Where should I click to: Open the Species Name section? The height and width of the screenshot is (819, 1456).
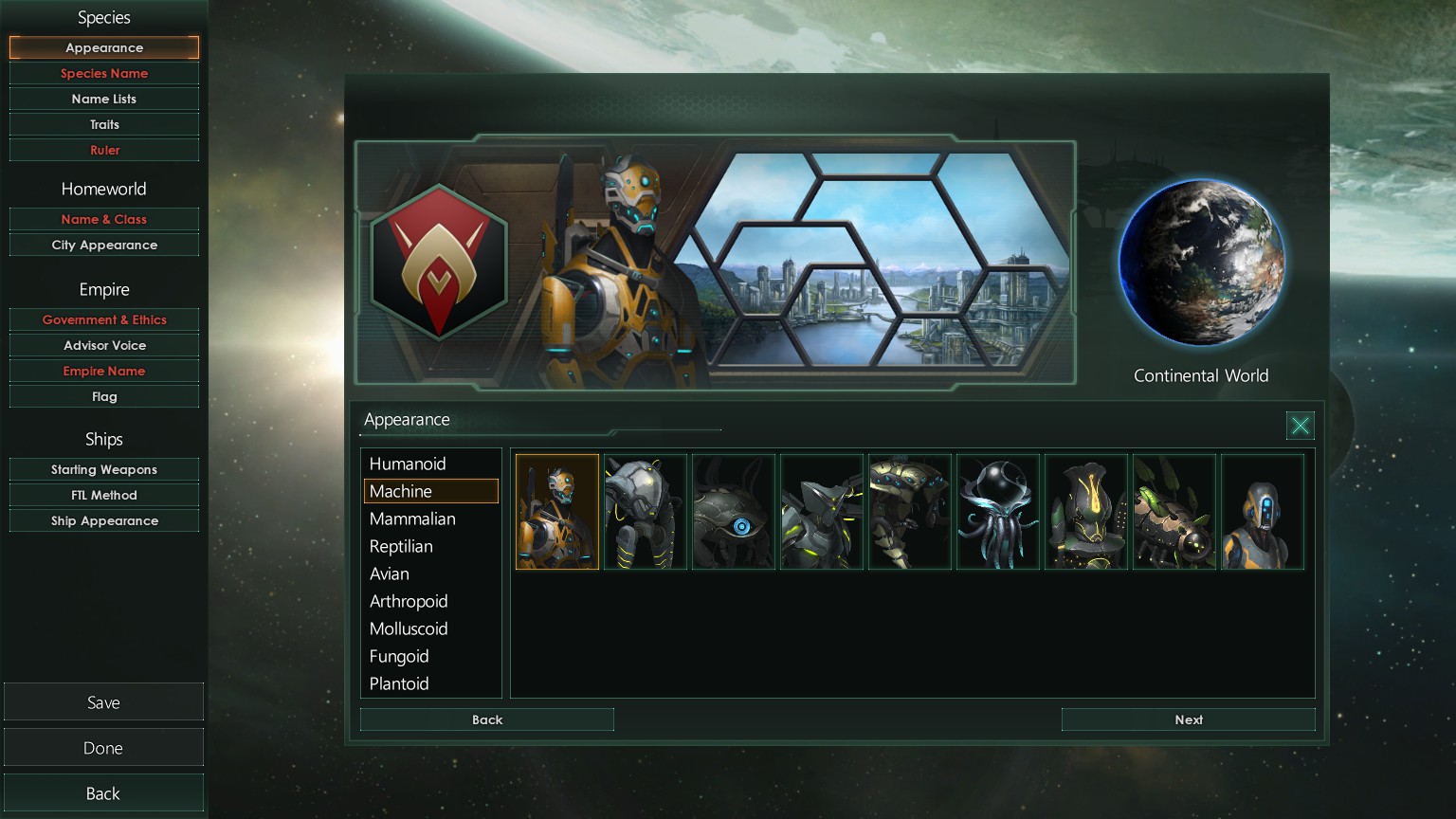[x=104, y=73]
